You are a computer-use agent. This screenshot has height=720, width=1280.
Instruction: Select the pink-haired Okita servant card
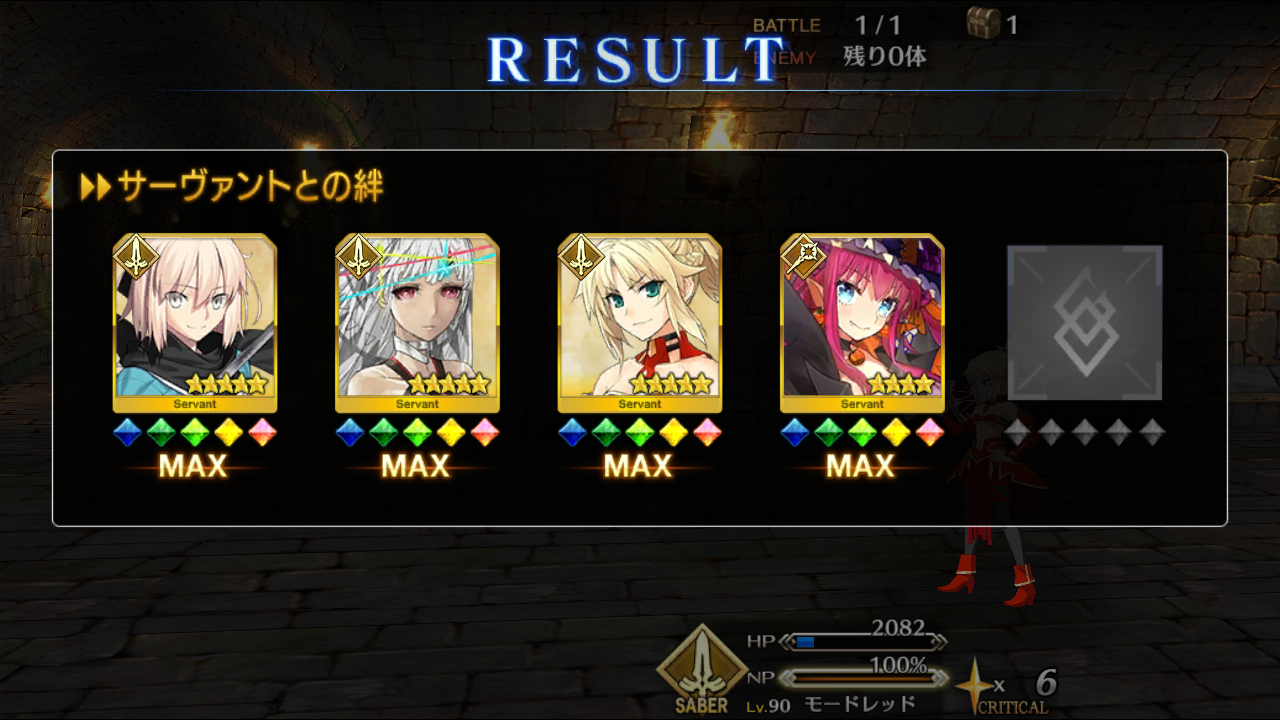point(194,322)
